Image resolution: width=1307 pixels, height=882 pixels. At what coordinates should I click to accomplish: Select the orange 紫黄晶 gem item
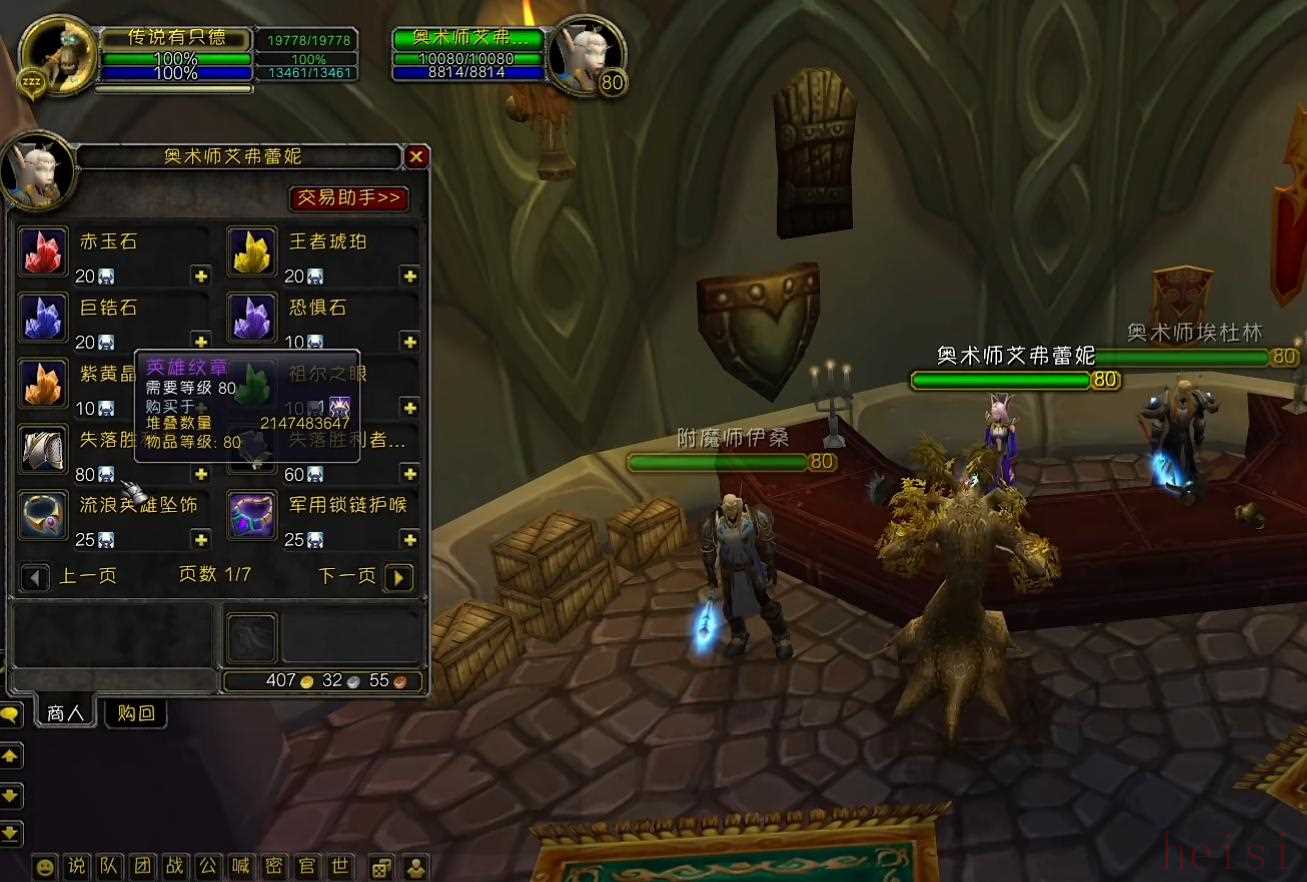(43, 383)
